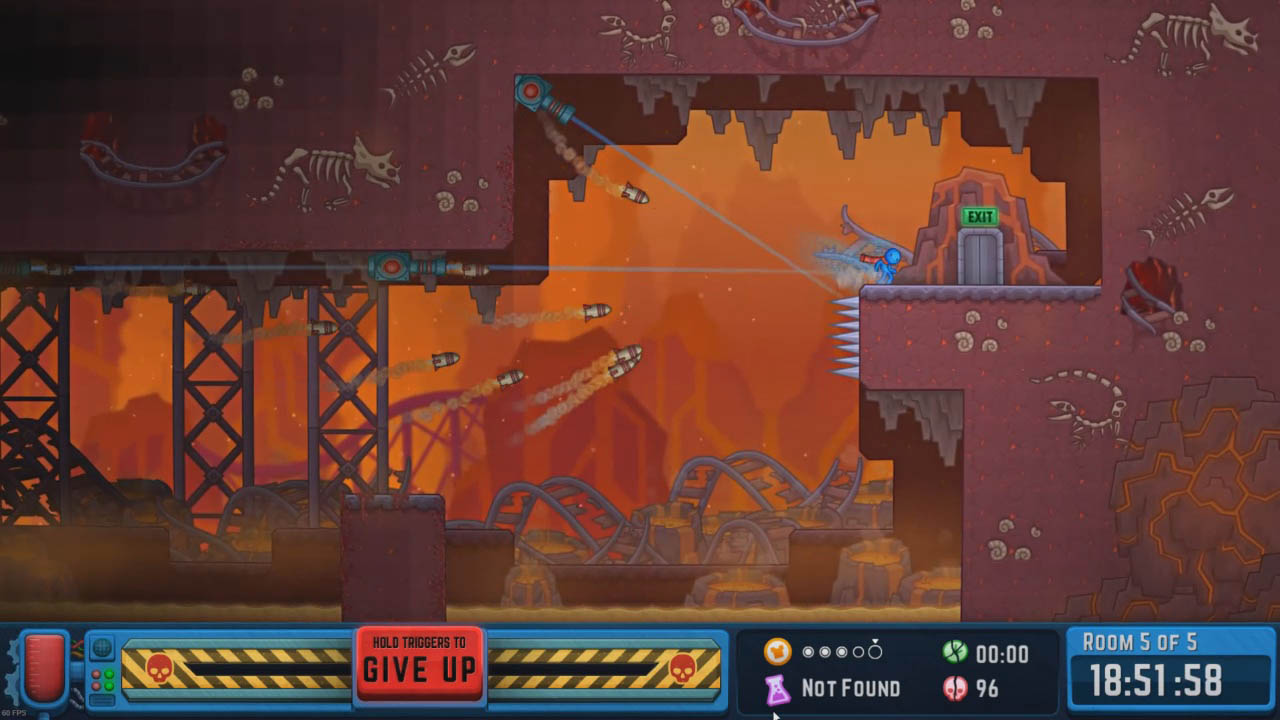Click the orange collectible coin icon

[x=777, y=651]
